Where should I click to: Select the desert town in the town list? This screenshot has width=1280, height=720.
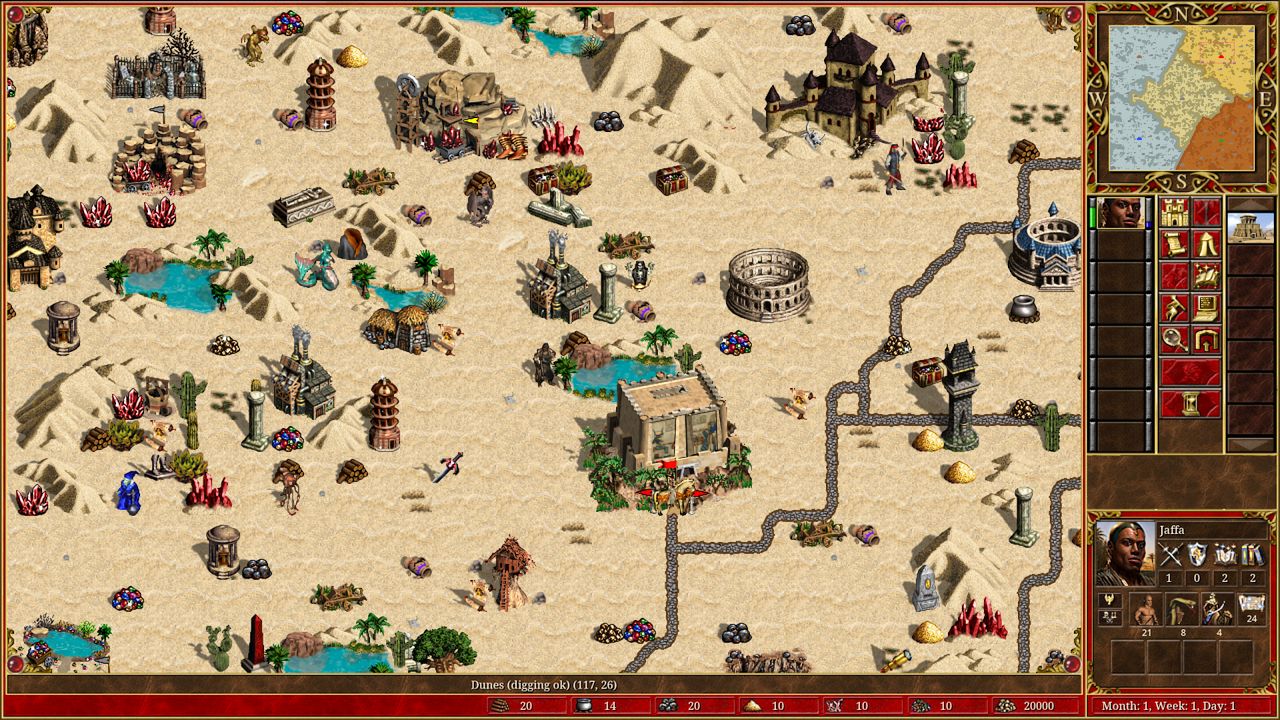1250,228
